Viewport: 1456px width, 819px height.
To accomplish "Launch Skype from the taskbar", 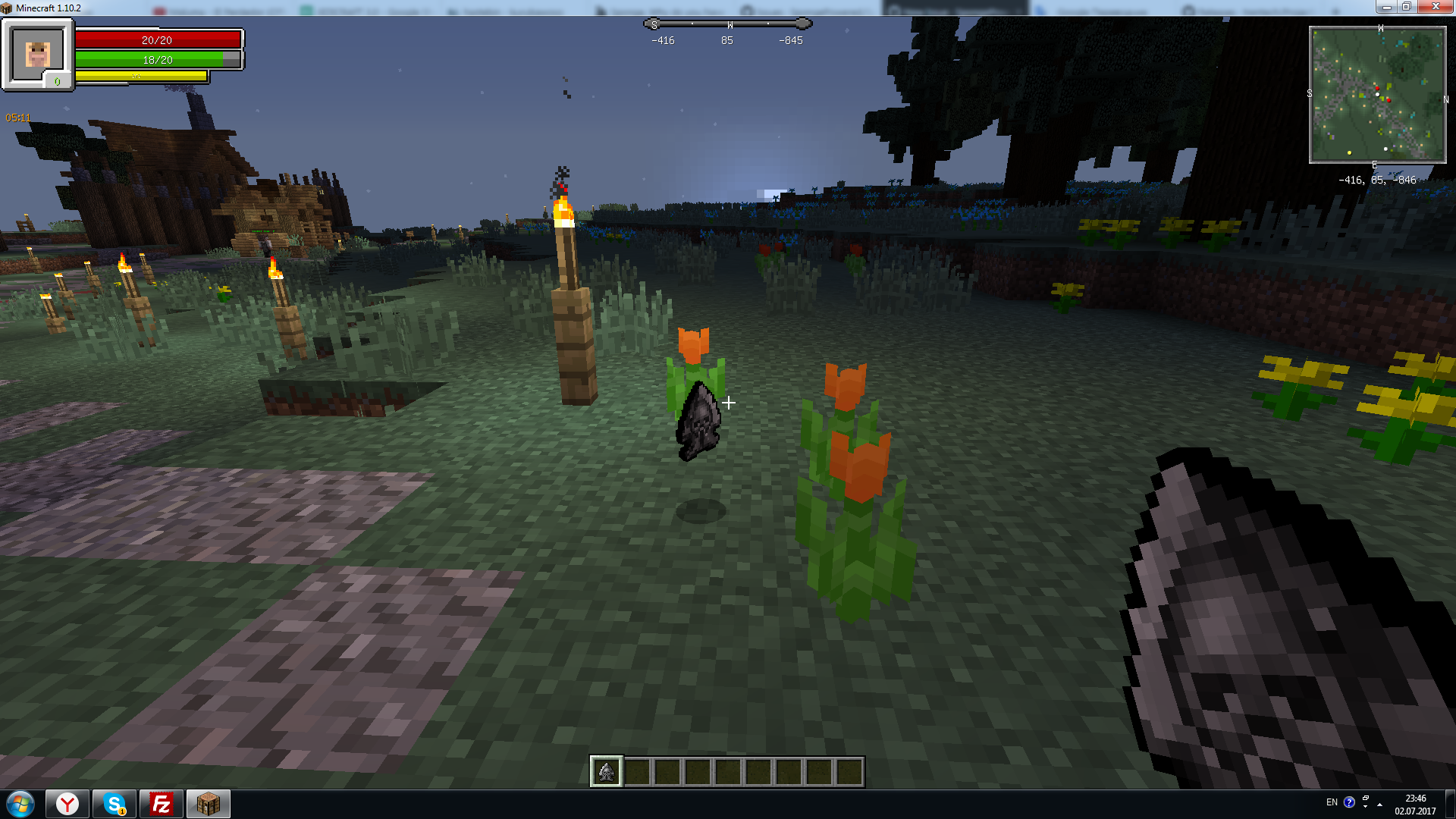I will [114, 803].
